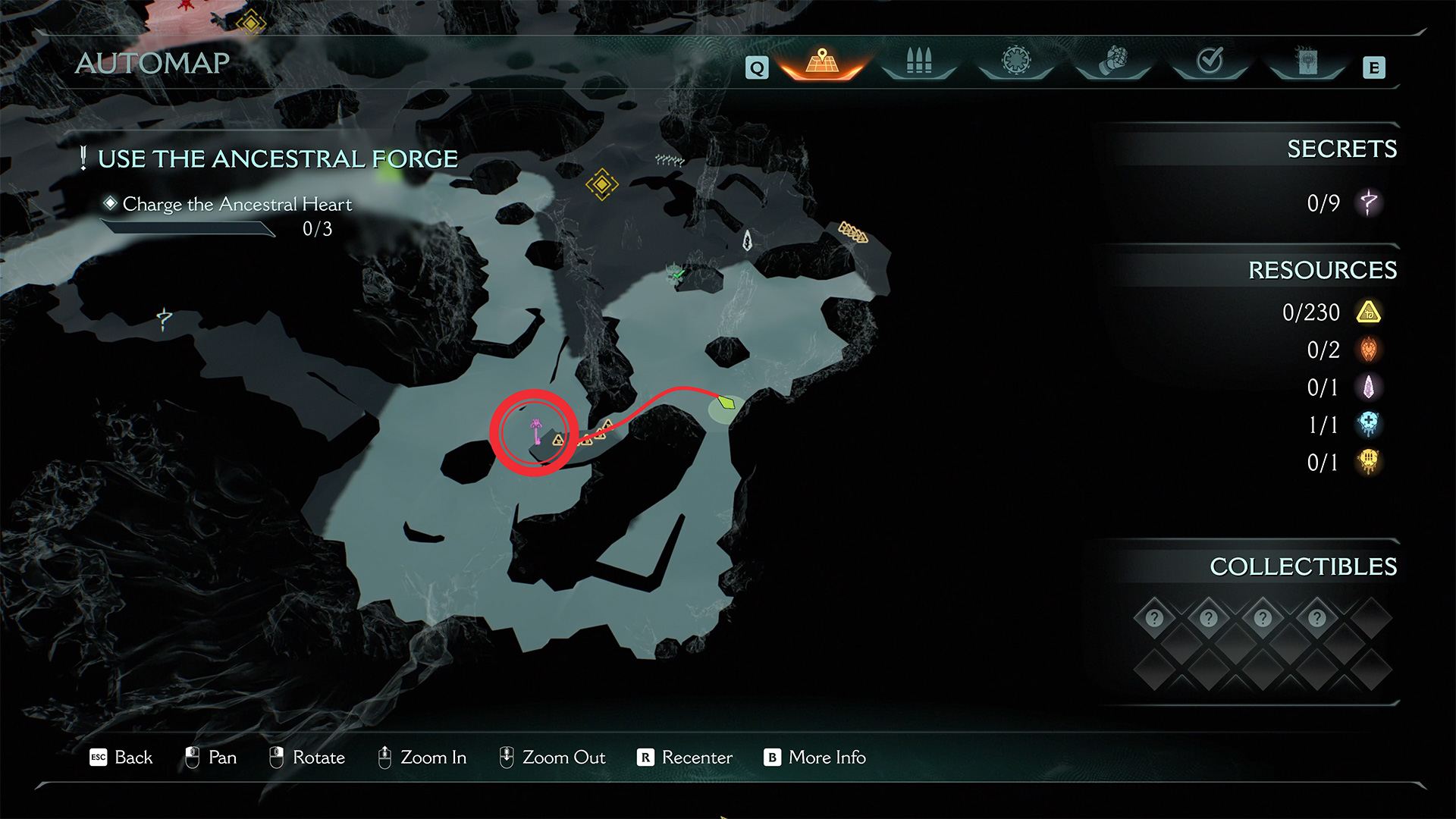The image size is (1456, 819).
Task: Click the green player arrow marker
Action: pos(726,402)
